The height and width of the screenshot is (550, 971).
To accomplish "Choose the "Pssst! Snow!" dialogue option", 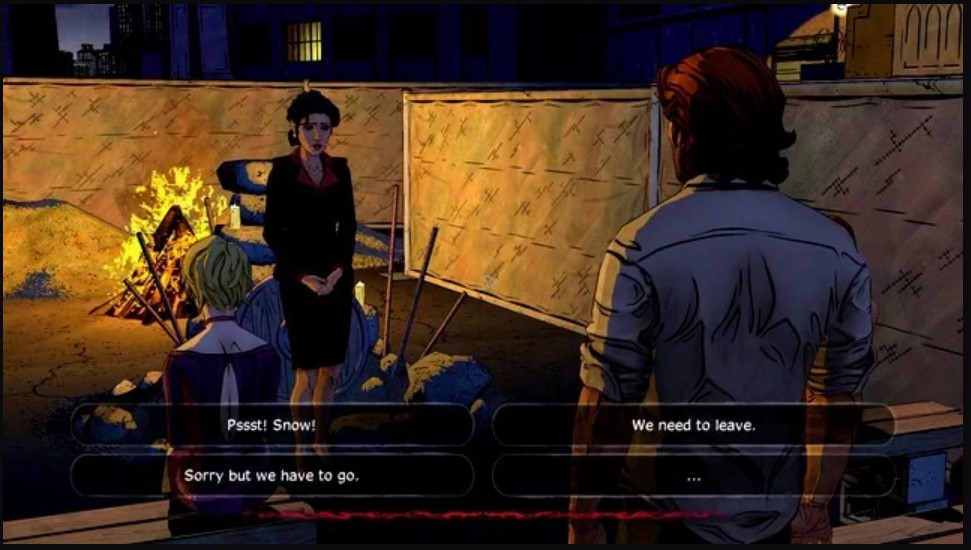I will tap(271, 425).
